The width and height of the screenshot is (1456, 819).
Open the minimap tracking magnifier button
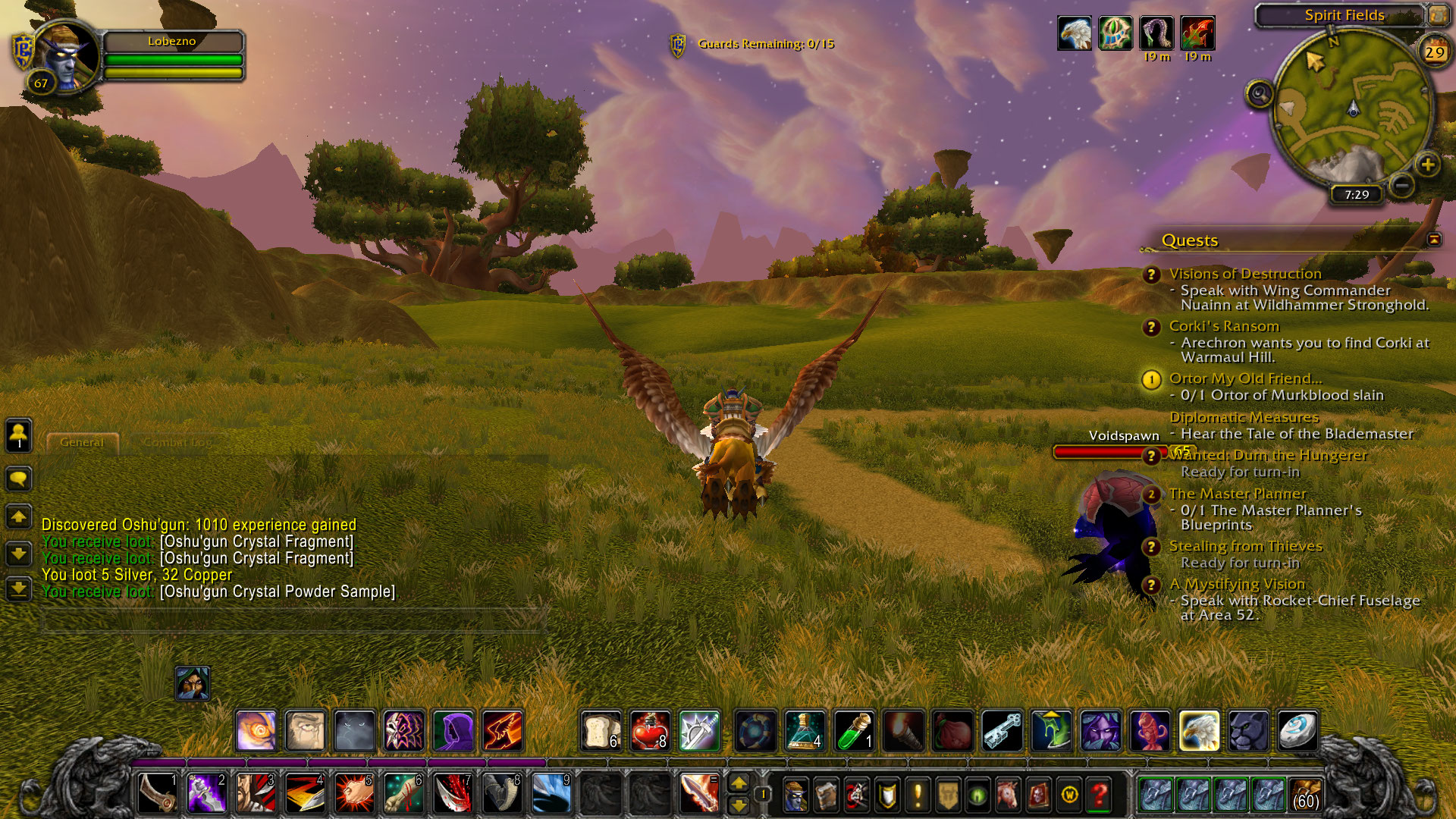coord(1260,95)
